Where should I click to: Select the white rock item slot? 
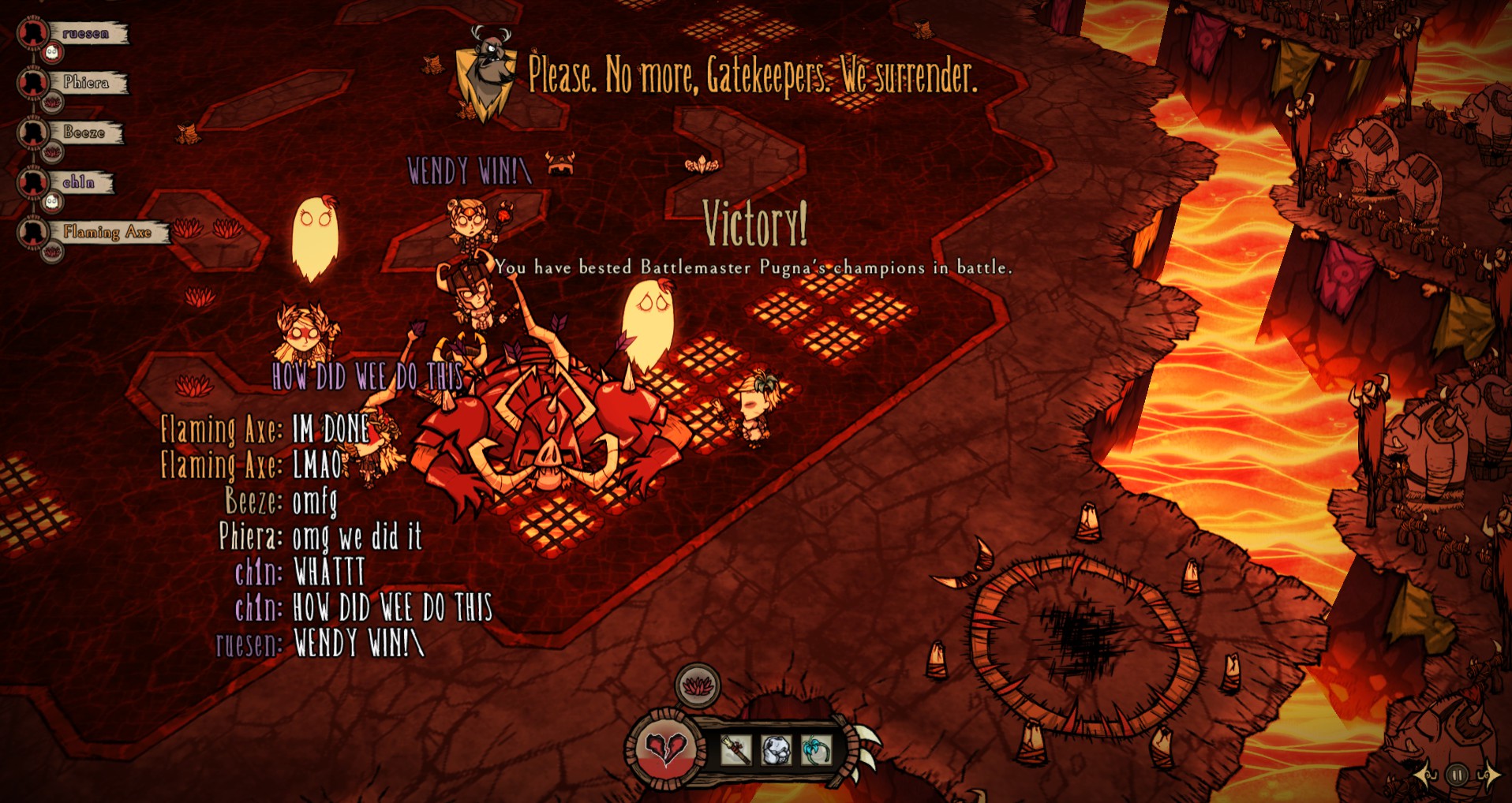coord(776,750)
